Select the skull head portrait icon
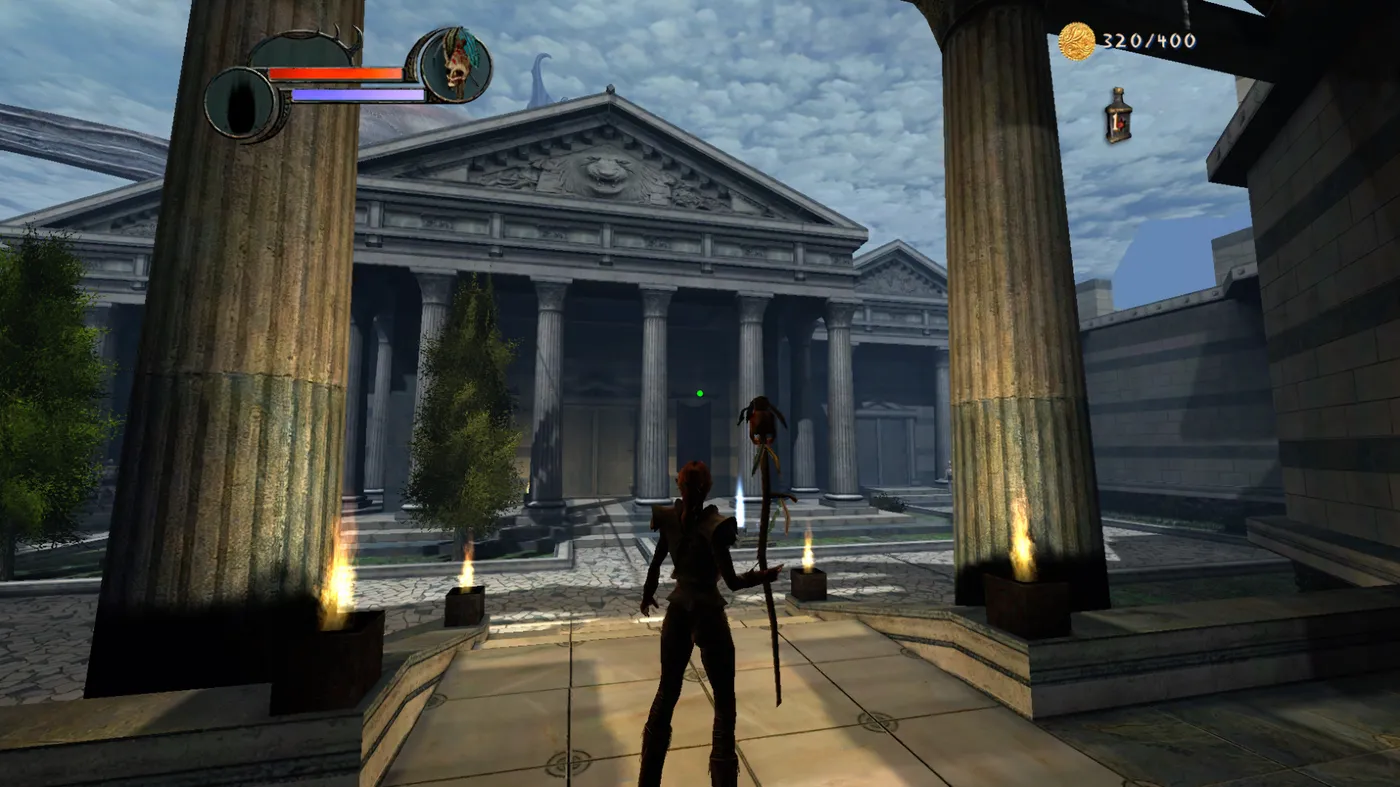The height and width of the screenshot is (787, 1400). (456, 66)
